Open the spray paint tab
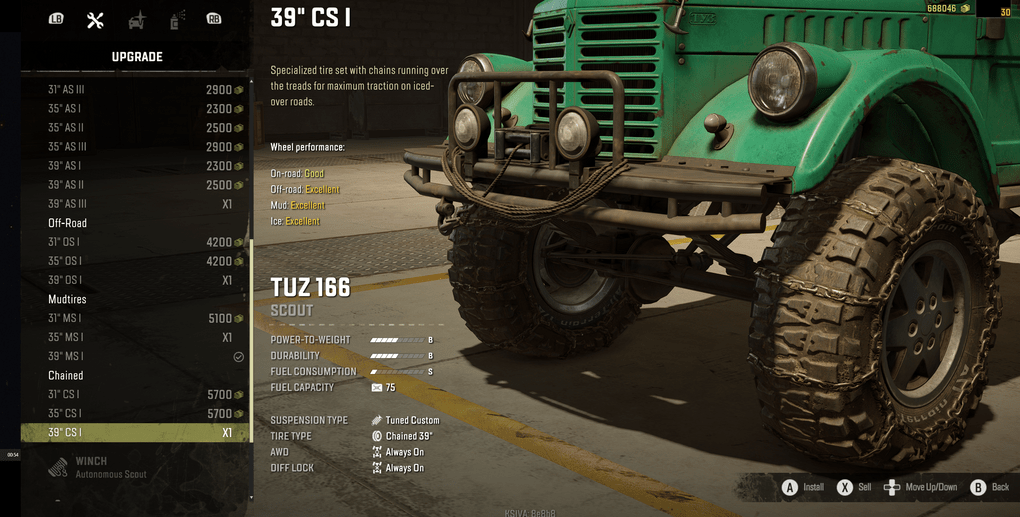The width and height of the screenshot is (1020, 517). tap(177, 20)
